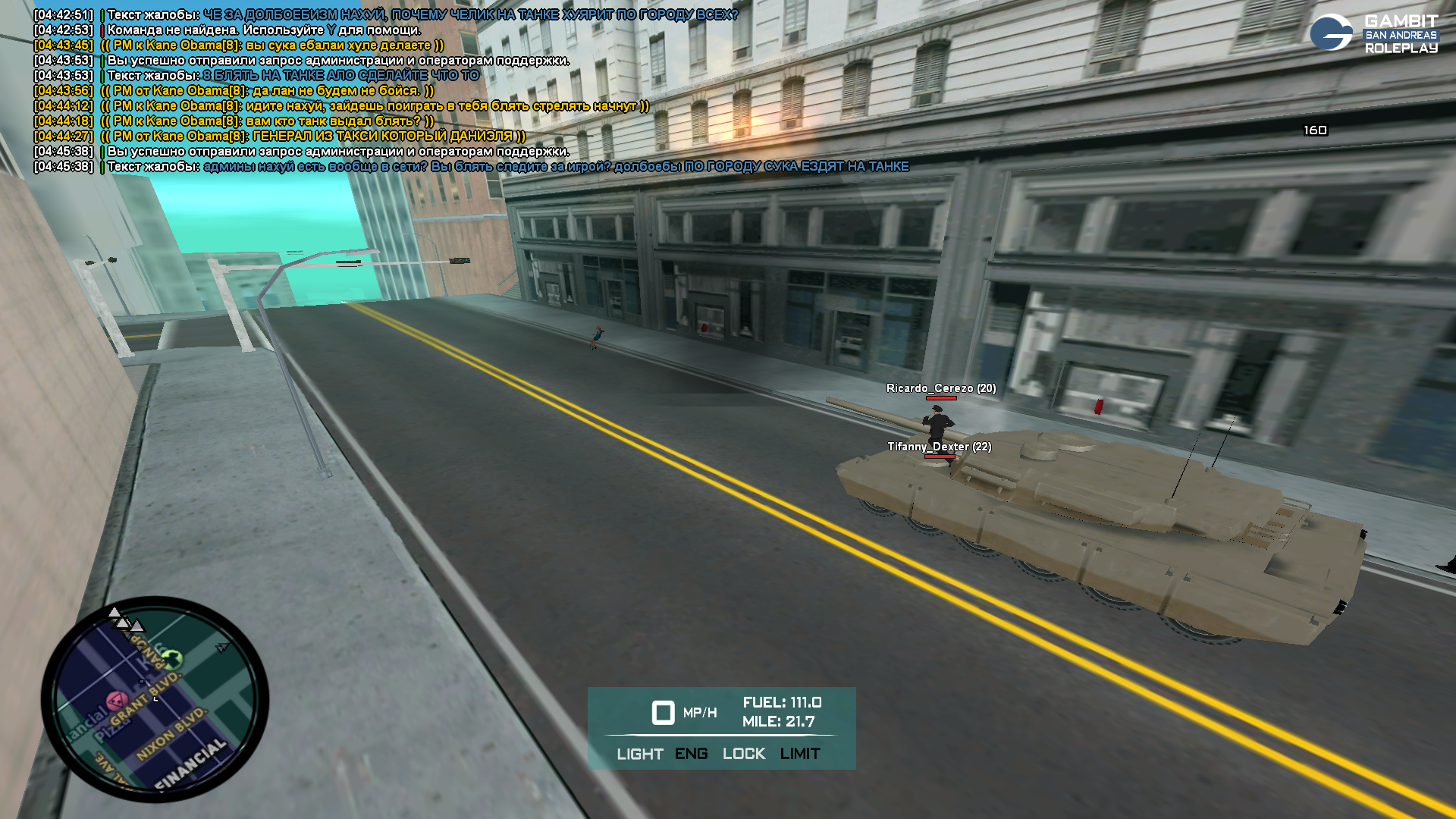Click the Gambit San Andreas Roleplay logo

click(1373, 33)
